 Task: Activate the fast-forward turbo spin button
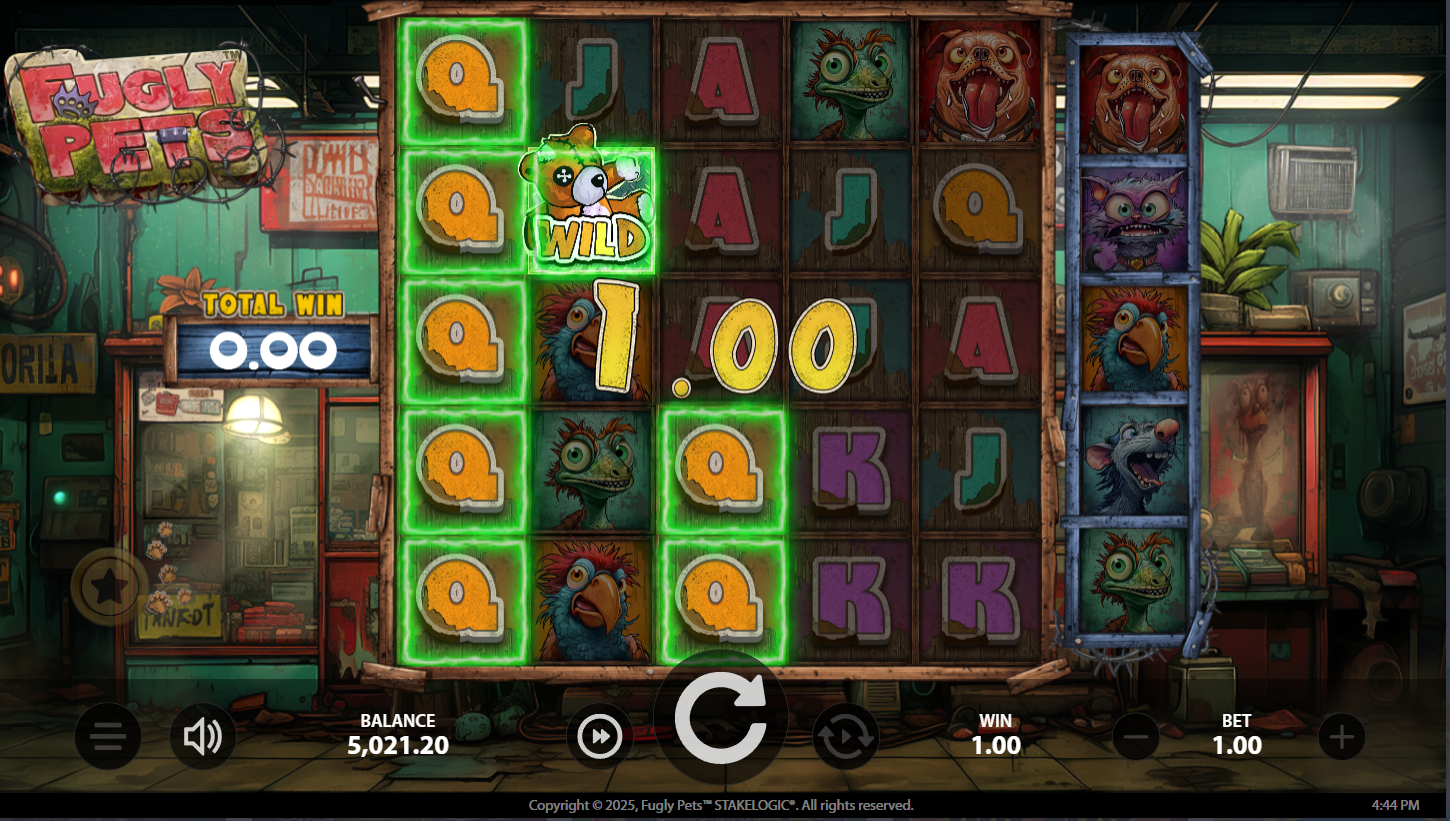point(600,738)
